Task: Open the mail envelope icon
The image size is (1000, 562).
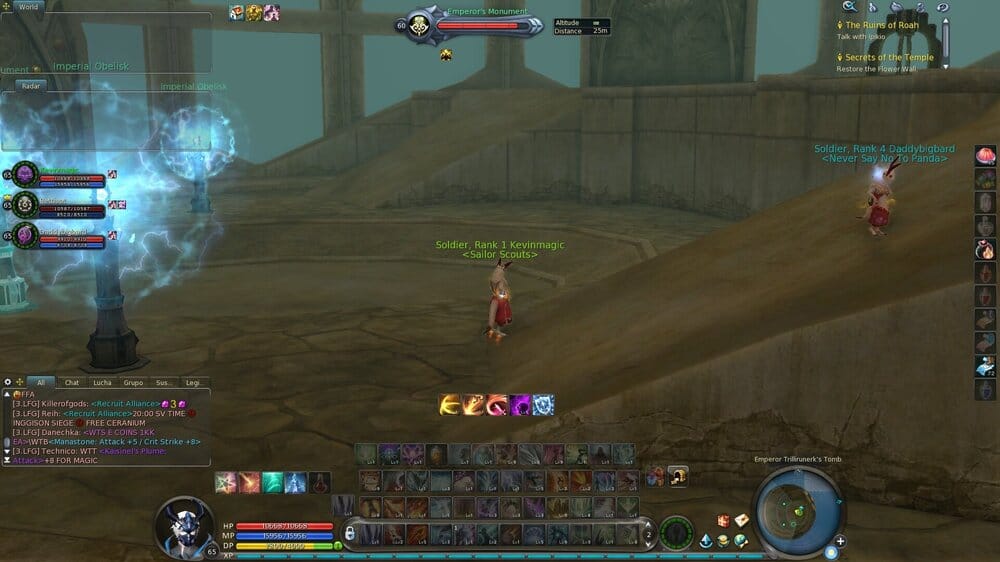Action: point(742,520)
